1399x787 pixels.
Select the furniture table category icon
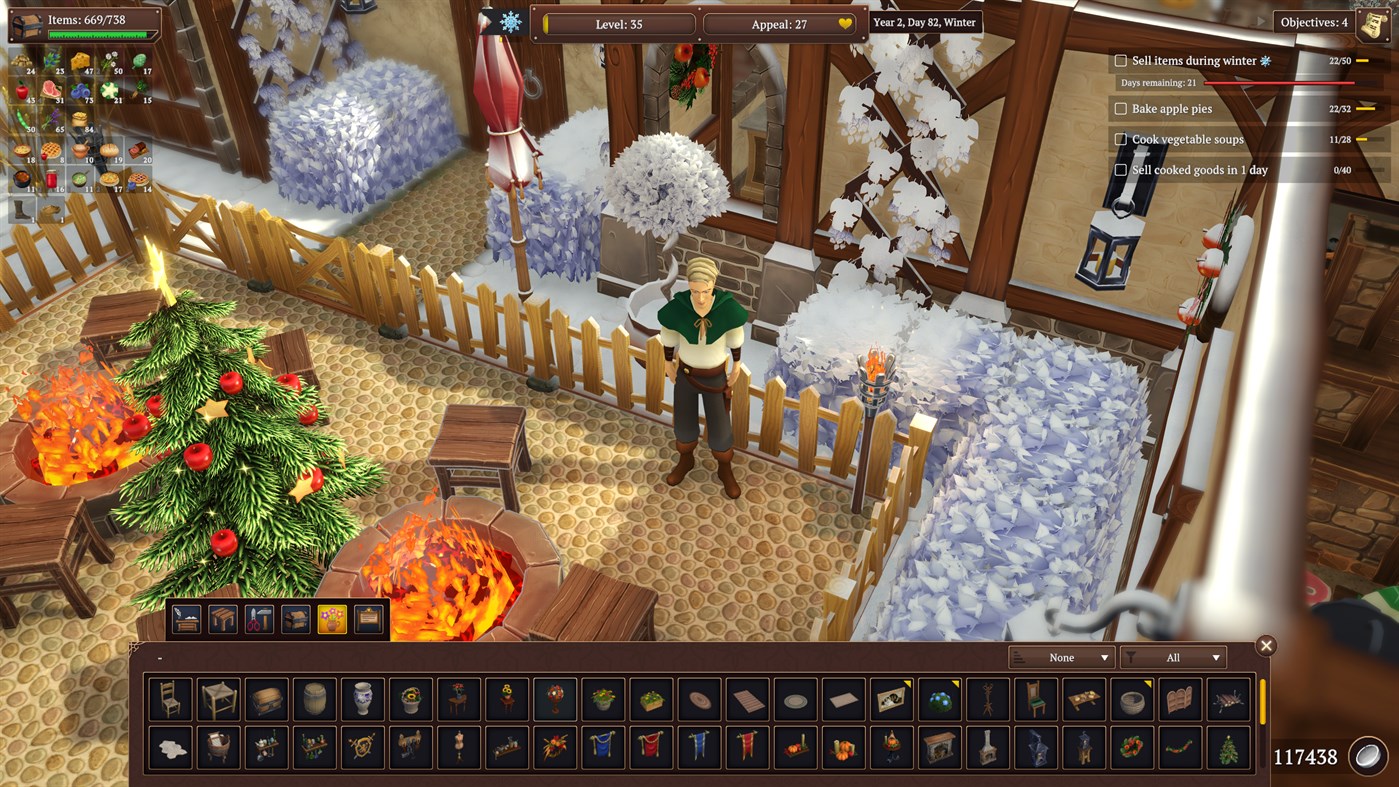click(x=223, y=618)
